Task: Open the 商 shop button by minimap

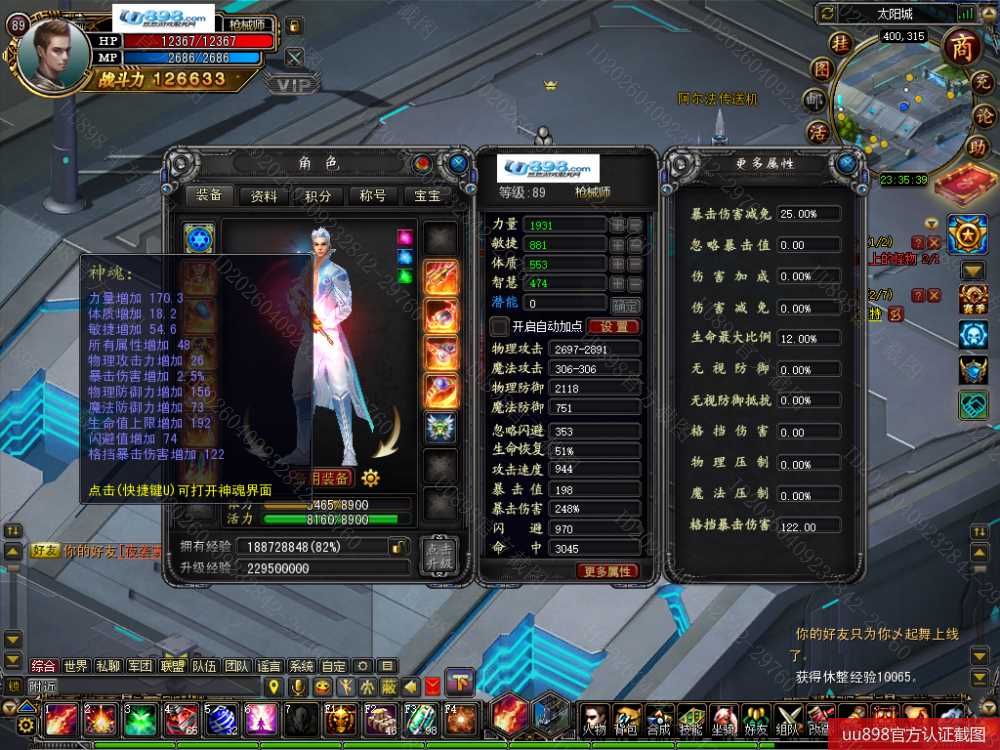Action: [x=962, y=44]
